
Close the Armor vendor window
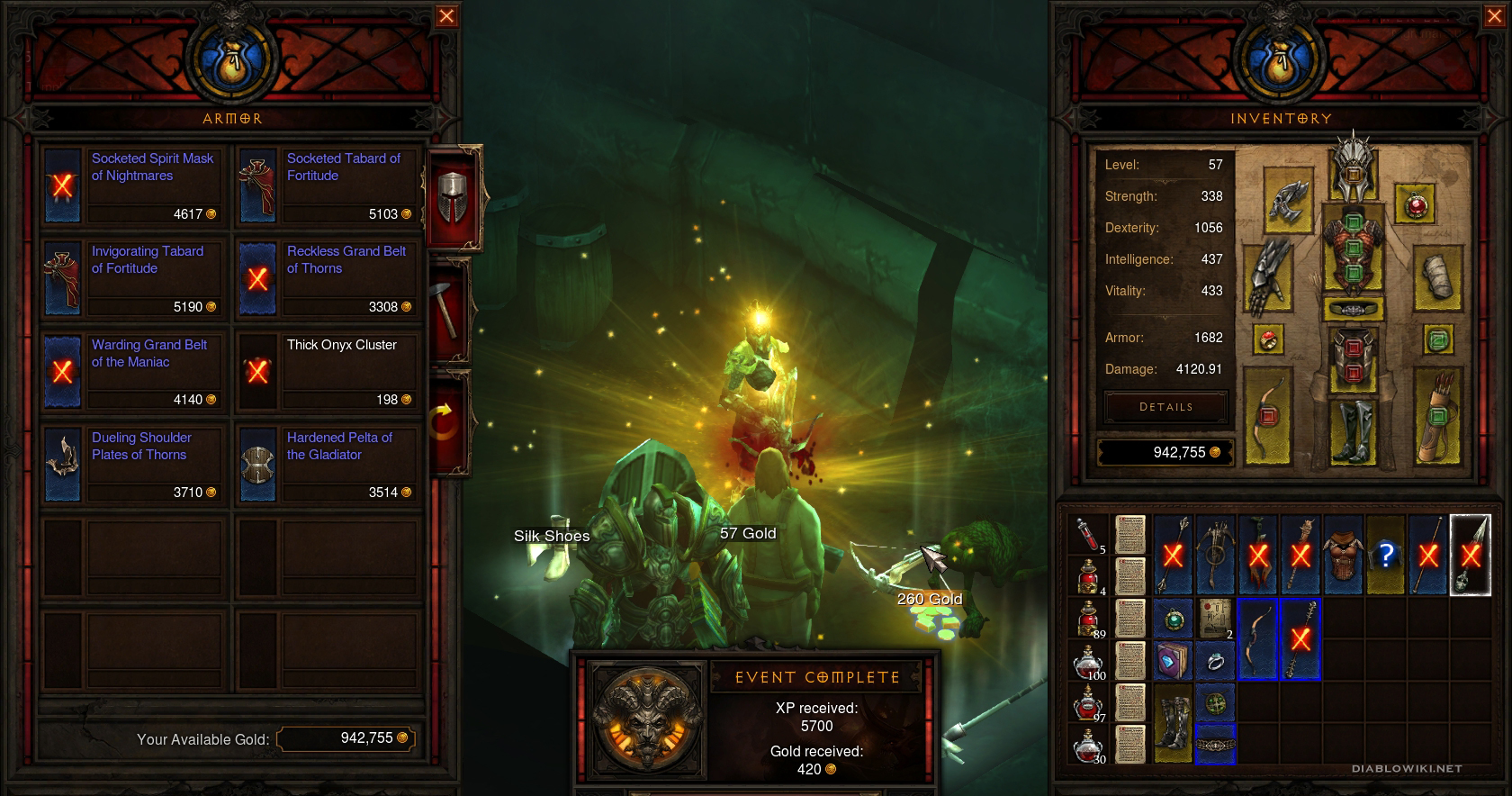[446, 16]
